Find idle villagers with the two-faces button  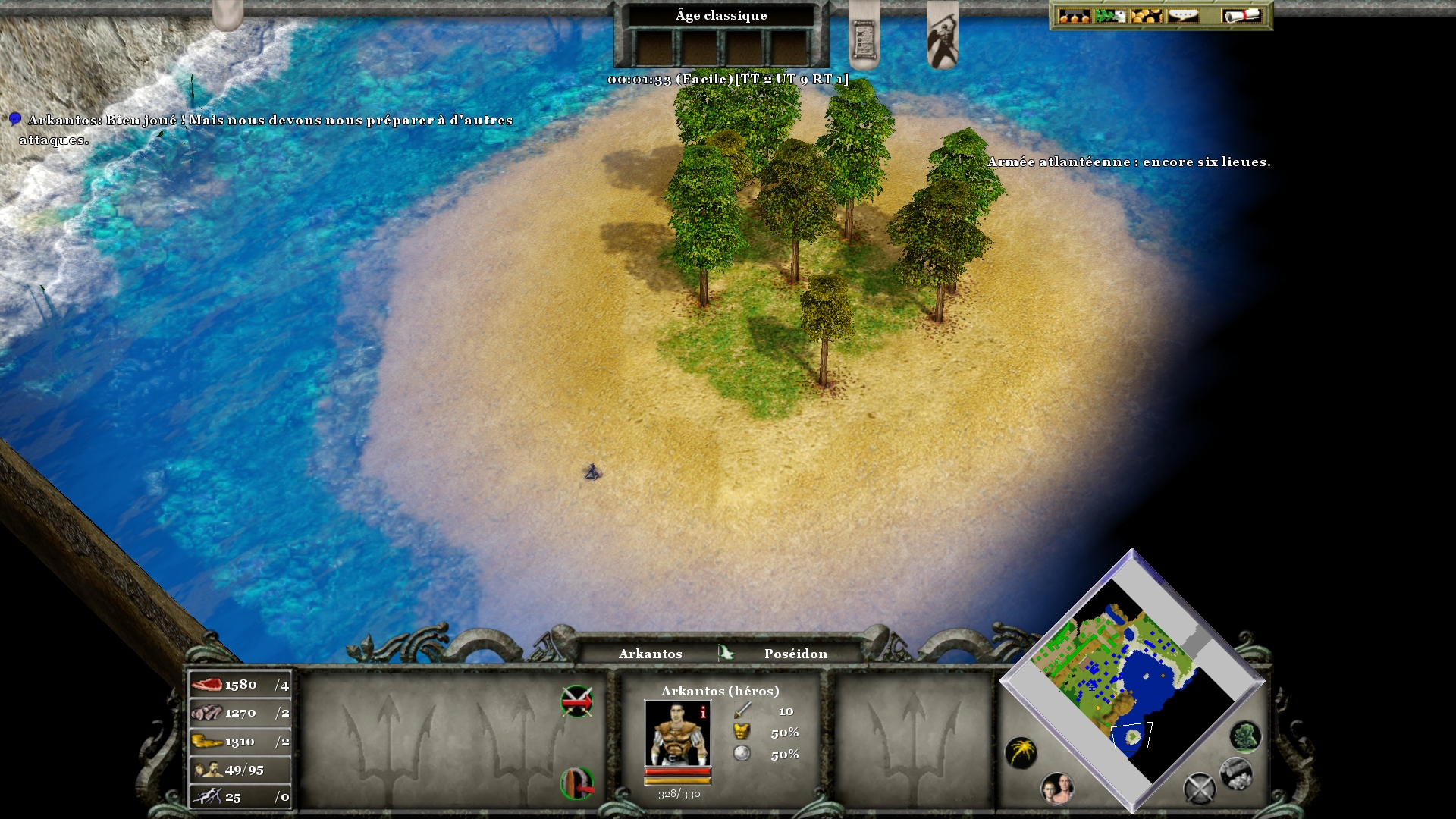click(x=1056, y=789)
